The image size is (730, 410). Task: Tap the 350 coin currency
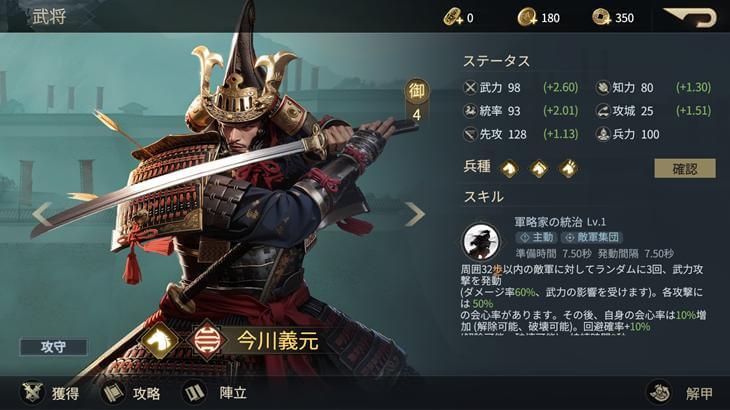[x=612, y=17]
